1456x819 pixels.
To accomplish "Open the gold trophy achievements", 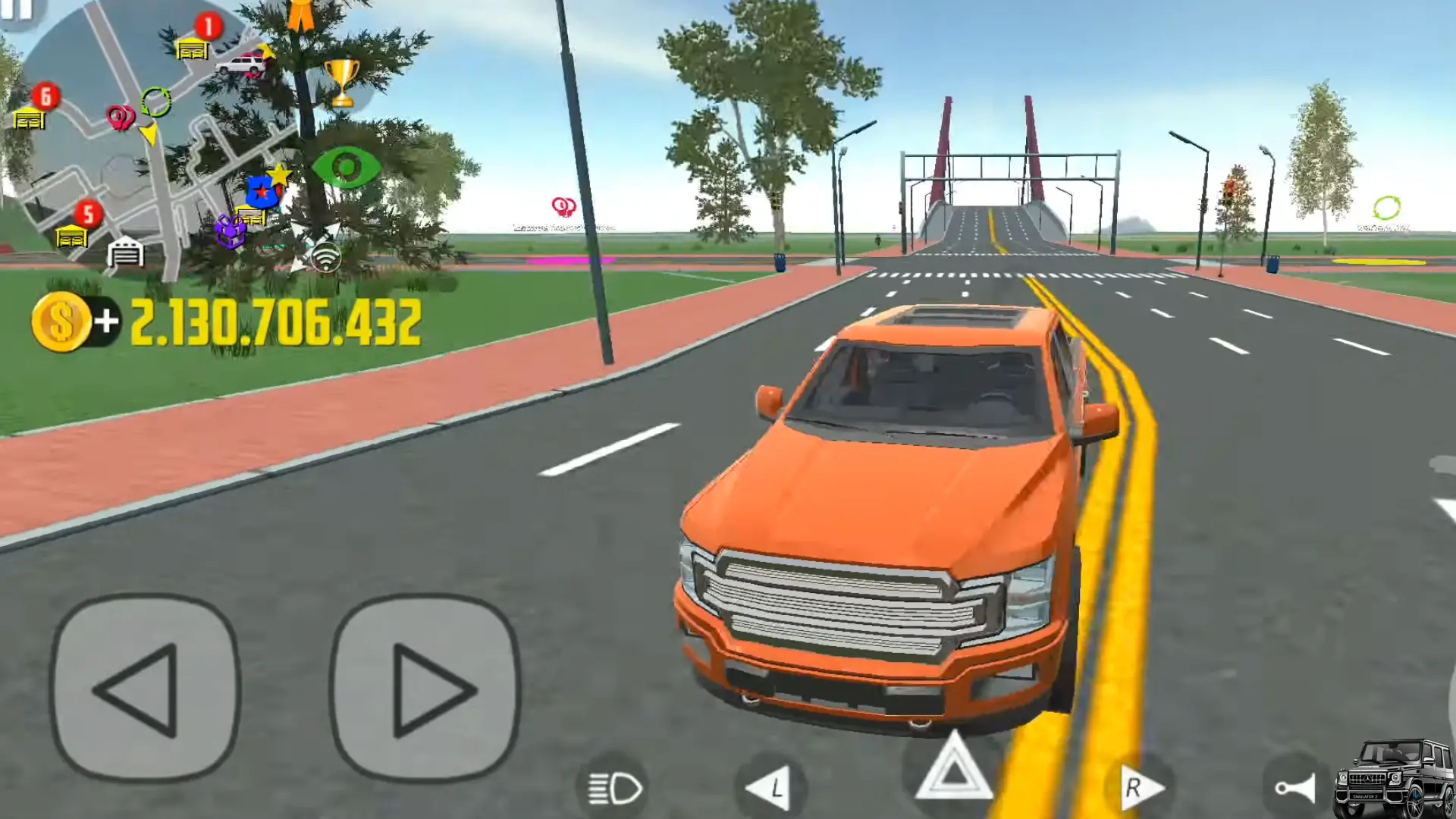I will pyautogui.click(x=341, y=82).
